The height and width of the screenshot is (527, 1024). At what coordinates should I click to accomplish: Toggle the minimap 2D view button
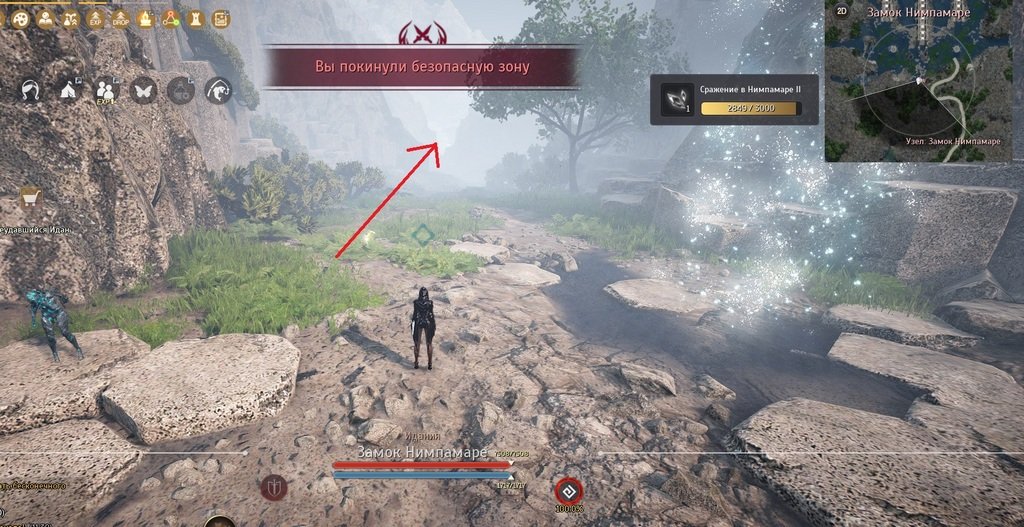(842, 11)
